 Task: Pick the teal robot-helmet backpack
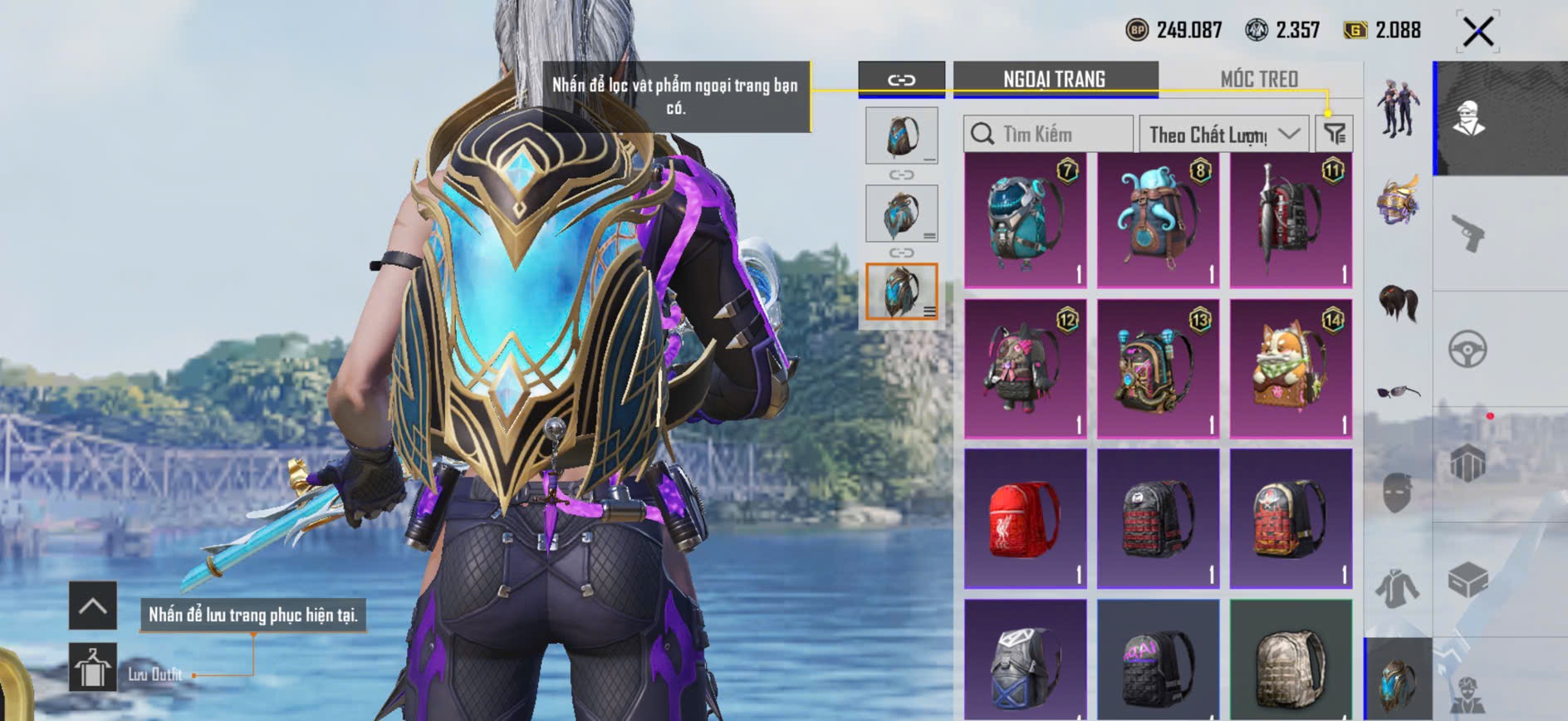pos(1025,220)
